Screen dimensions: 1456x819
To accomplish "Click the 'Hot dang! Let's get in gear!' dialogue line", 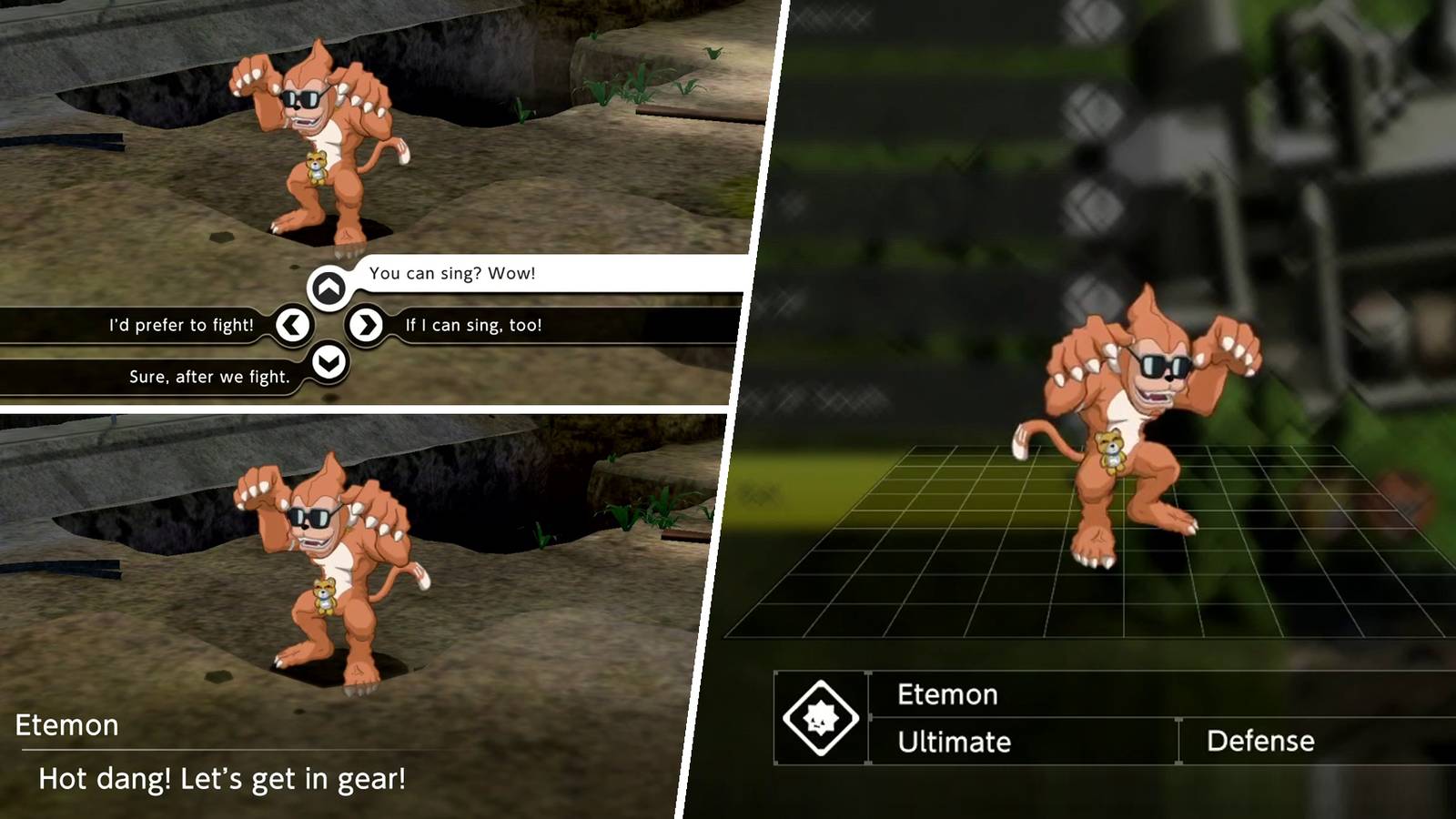I will coord(222,779).
